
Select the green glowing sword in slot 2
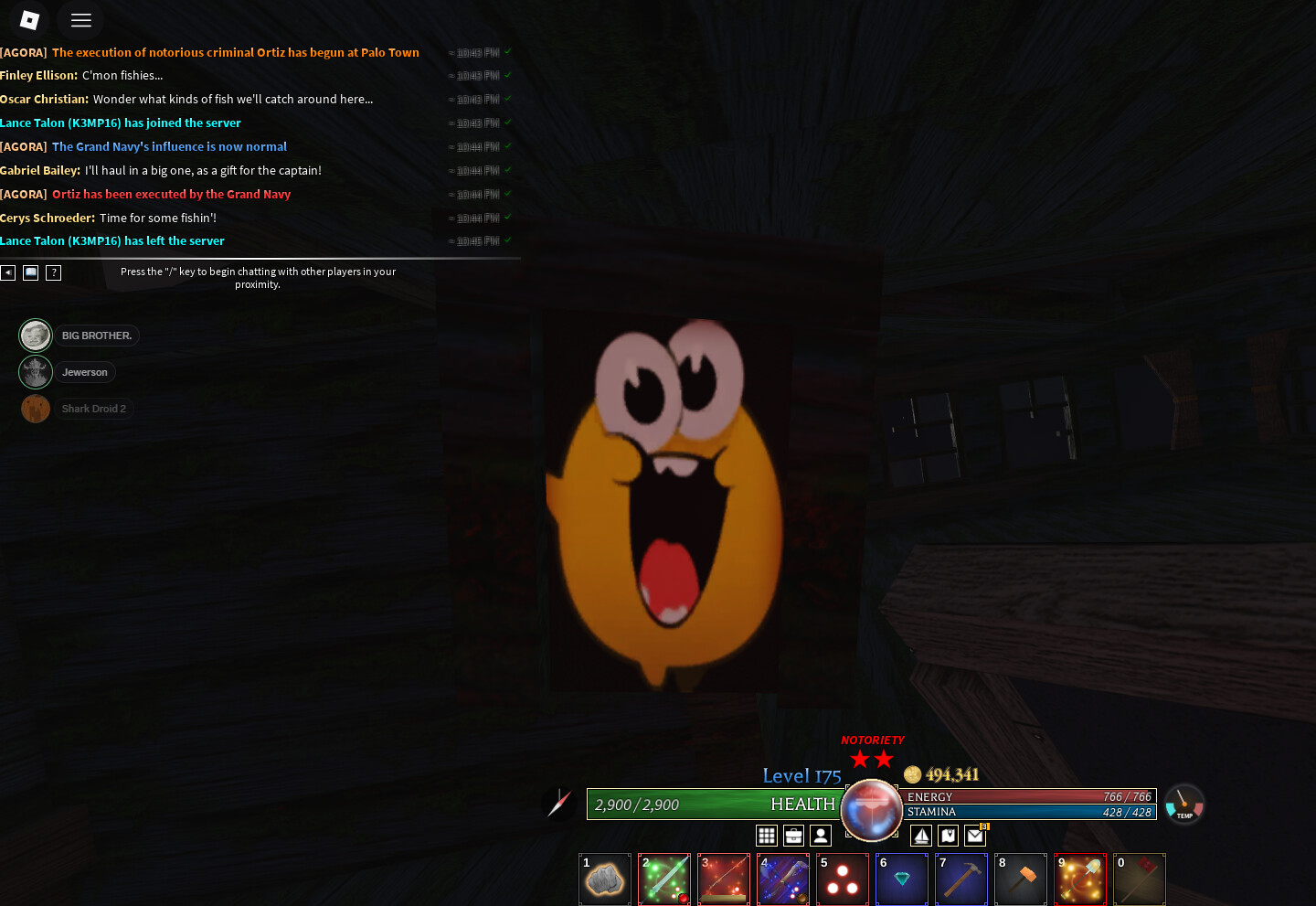pyautogui.click(x=664, y=879)
